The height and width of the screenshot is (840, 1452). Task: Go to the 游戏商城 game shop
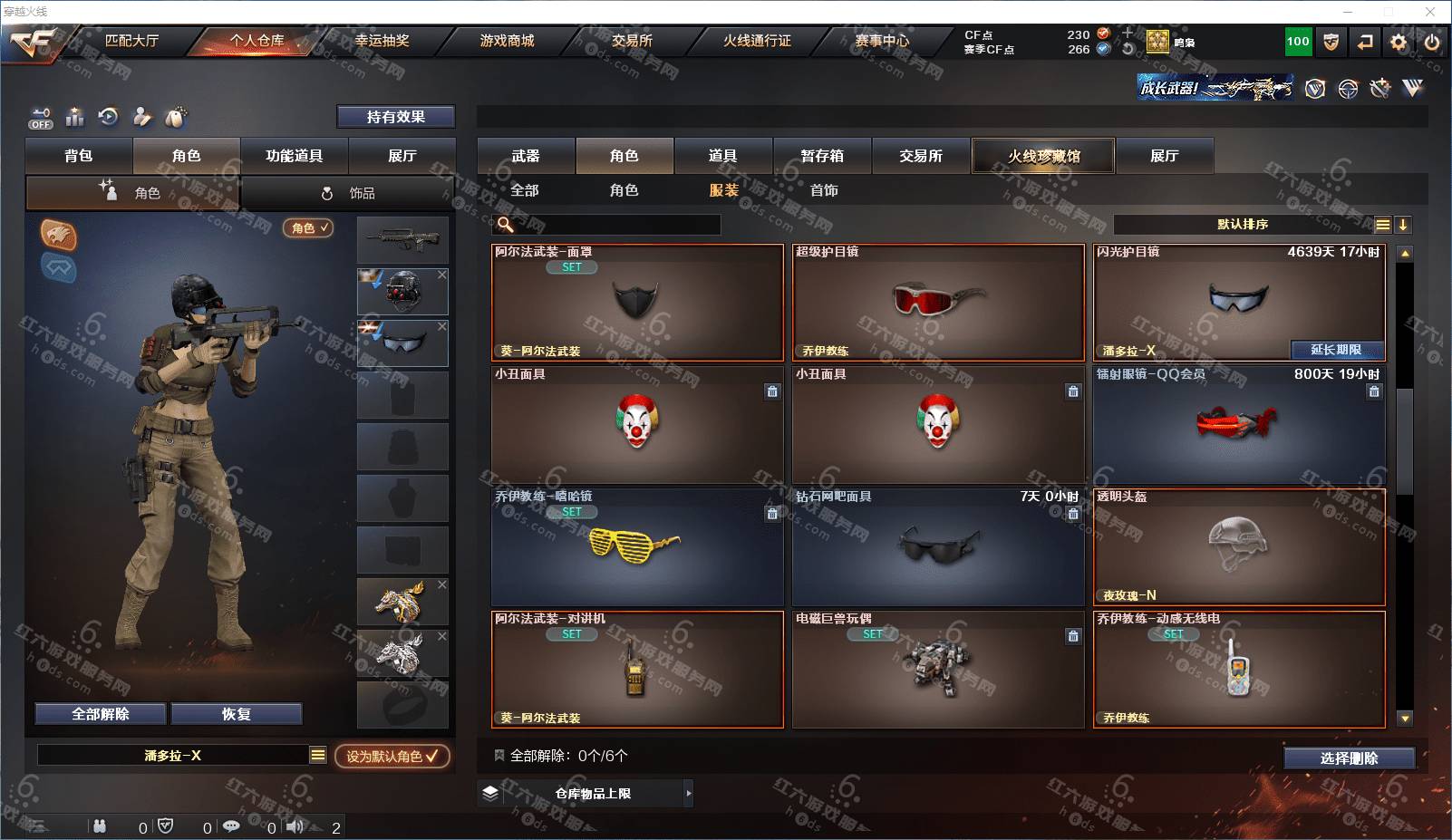[507, 41]
